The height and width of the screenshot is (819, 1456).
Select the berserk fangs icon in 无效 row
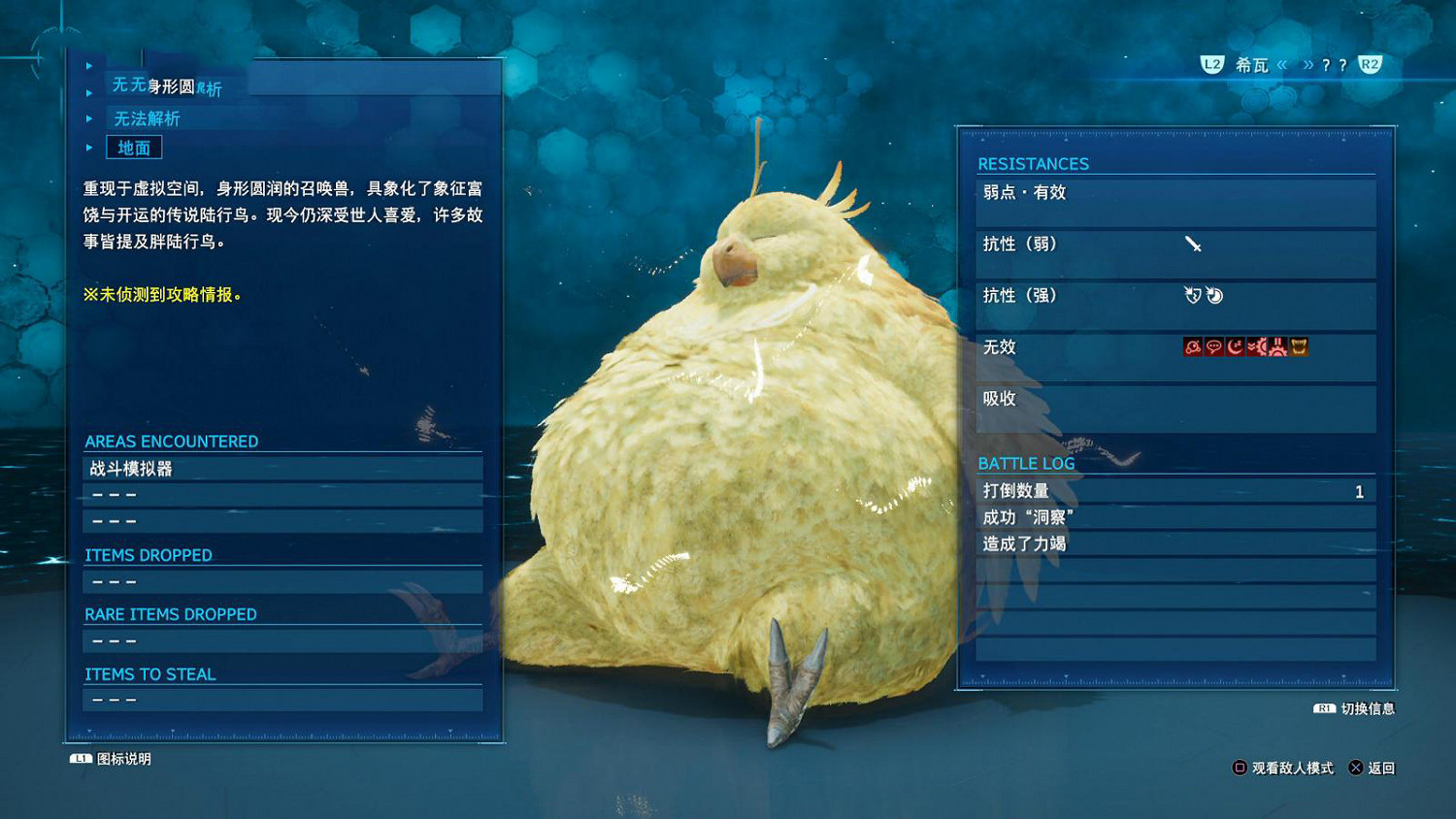[1298, 346]
